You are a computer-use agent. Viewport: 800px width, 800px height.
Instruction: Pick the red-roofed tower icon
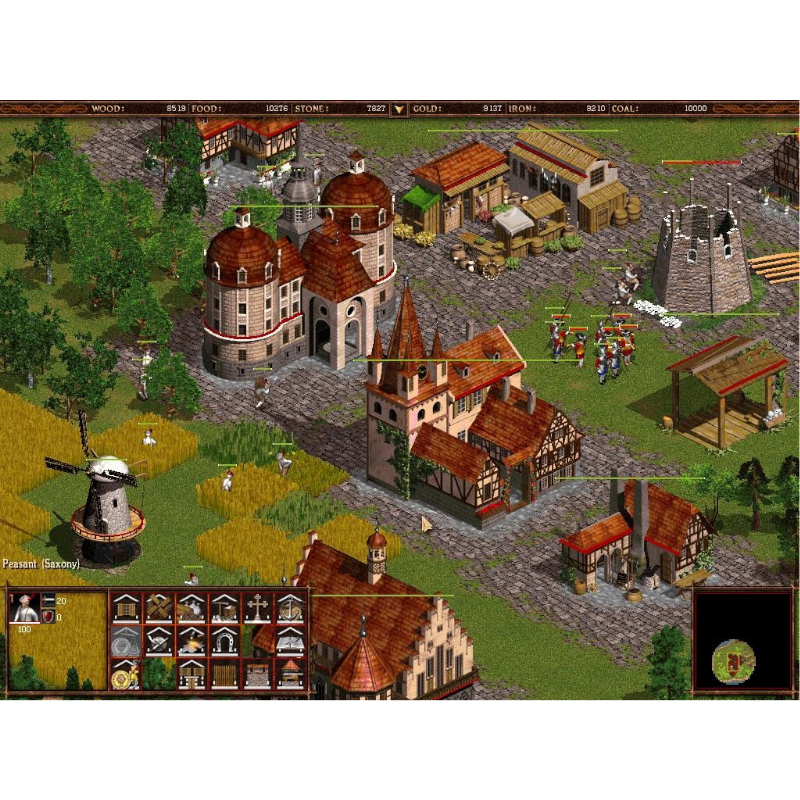[290, 673]
